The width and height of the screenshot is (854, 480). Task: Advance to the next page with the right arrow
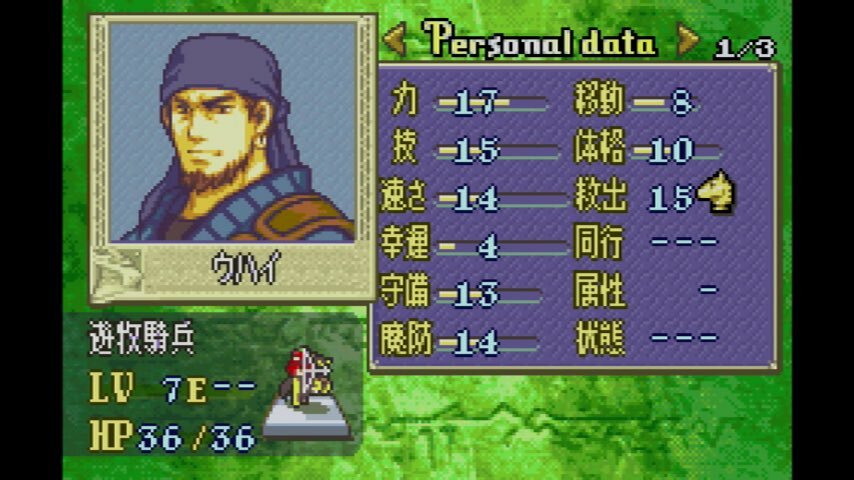[x=688, y=41]
